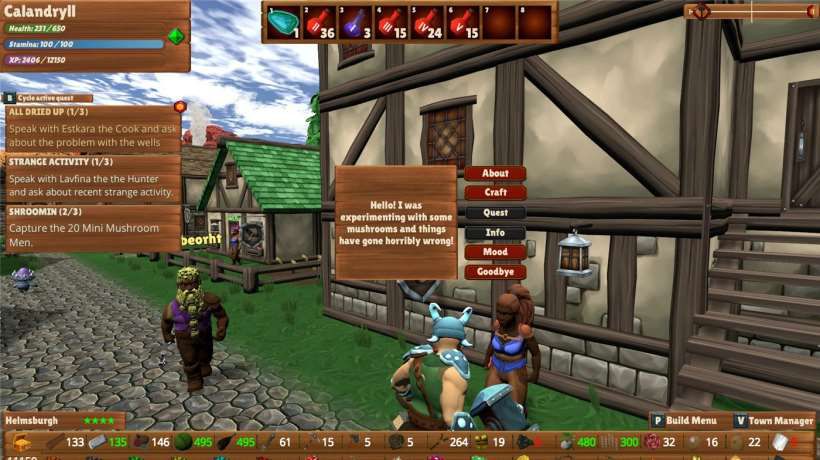Image resolution: width=820 pixels, height=460 pixels.
Task: Use the red potion stack of 36
Action: click(x=320, y=21)
